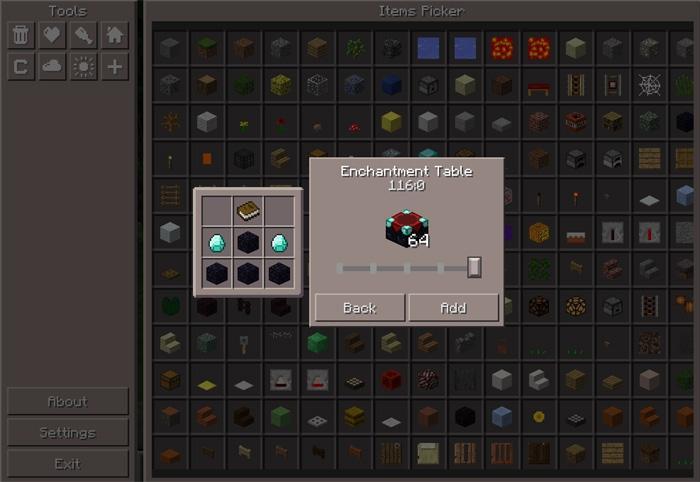Select the book in the crafting recipe
The image size is (700, 482).
click(248, 210)
